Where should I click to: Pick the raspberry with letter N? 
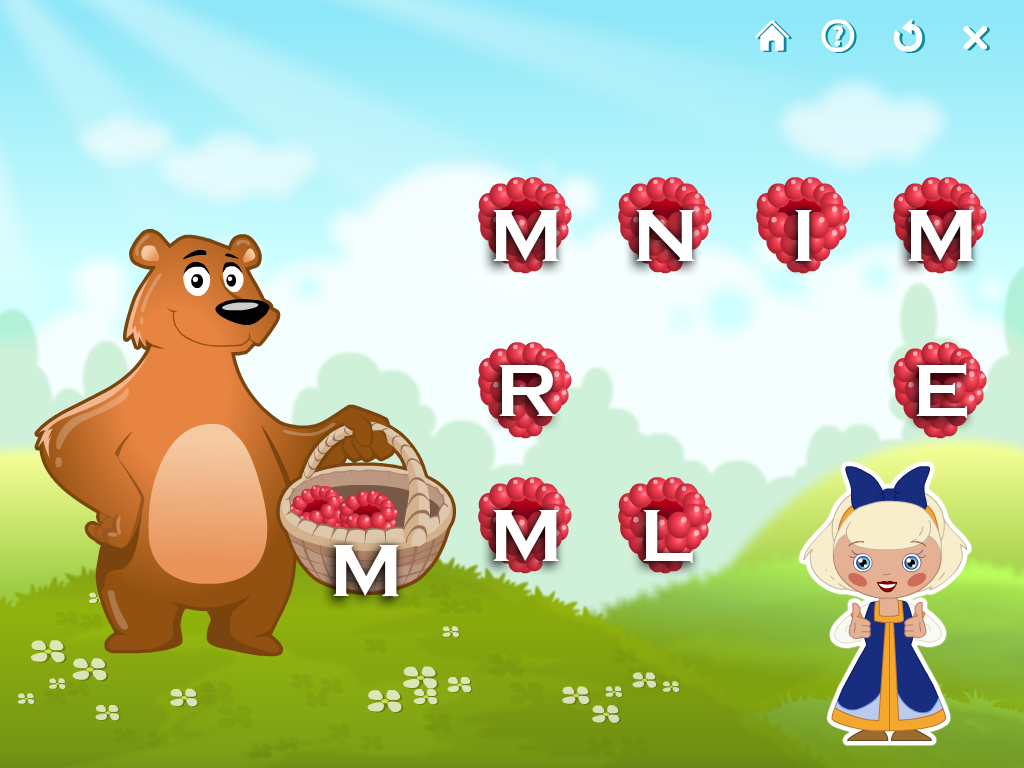(x=664, y=226)
